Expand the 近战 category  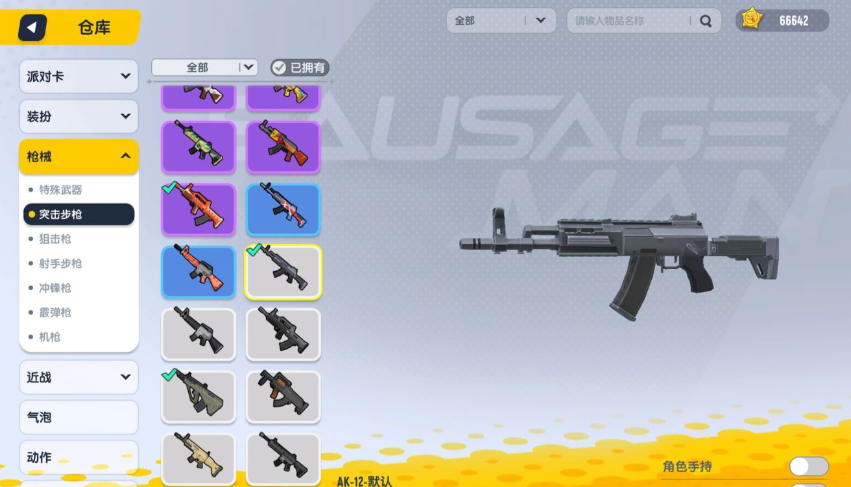78,377
